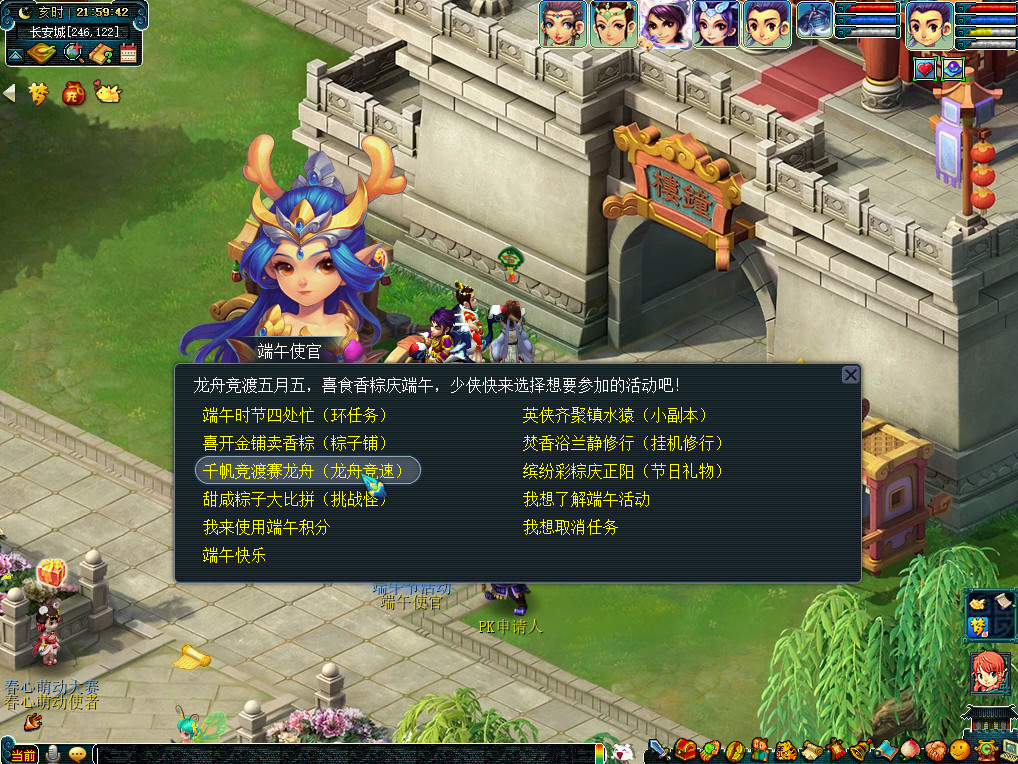Viewport: 1018px width, 764px height.
Task: Select 喜开金铺卖香粽 (粽子铺) option
Action: (x=294, y=443)
